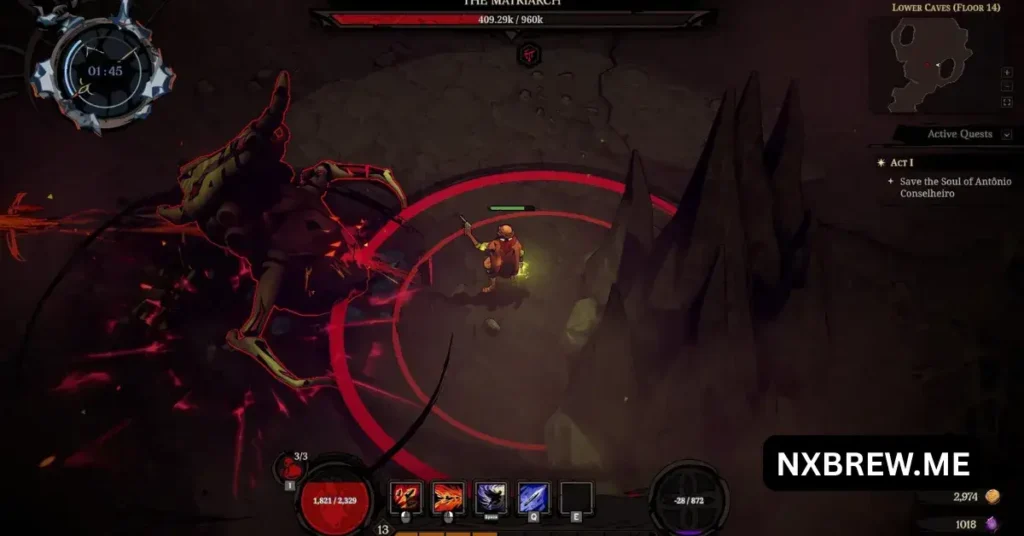
Task: Select the empty E ability slot
Action: (576, 496)
